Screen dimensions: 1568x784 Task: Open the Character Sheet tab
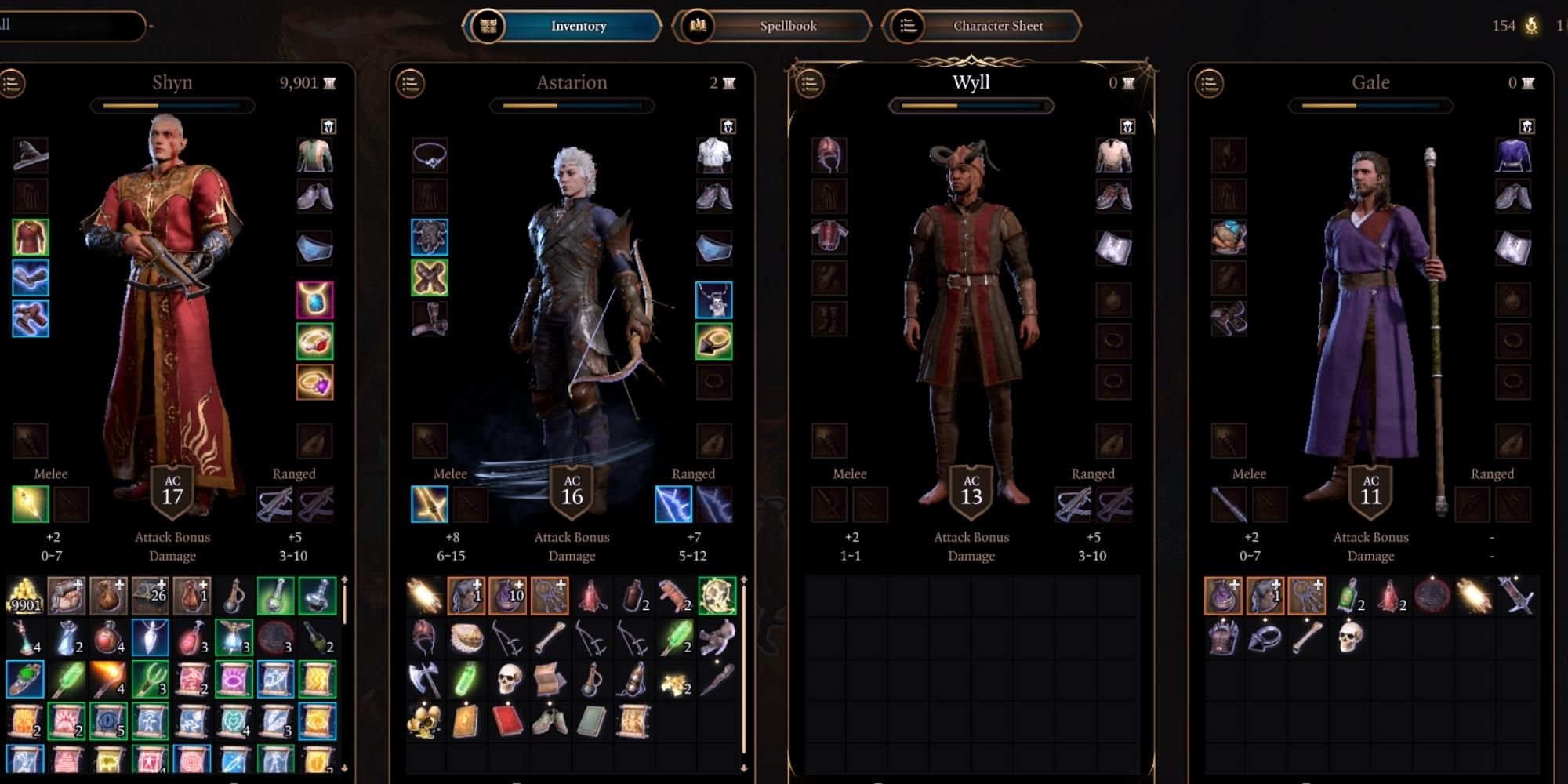coord(997,25)
